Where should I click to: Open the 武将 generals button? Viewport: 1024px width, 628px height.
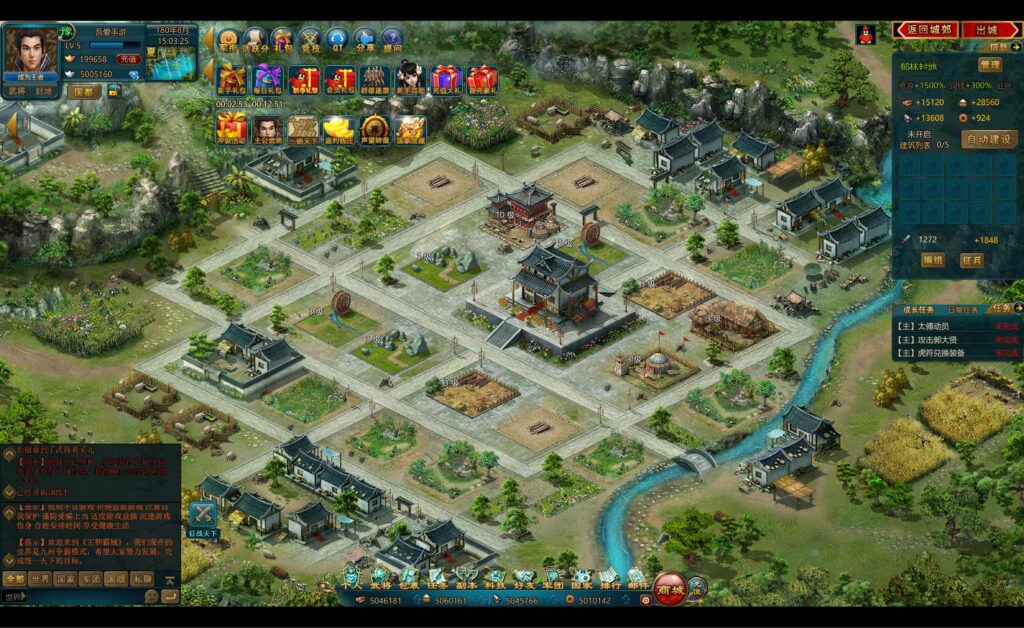[16, 91]
